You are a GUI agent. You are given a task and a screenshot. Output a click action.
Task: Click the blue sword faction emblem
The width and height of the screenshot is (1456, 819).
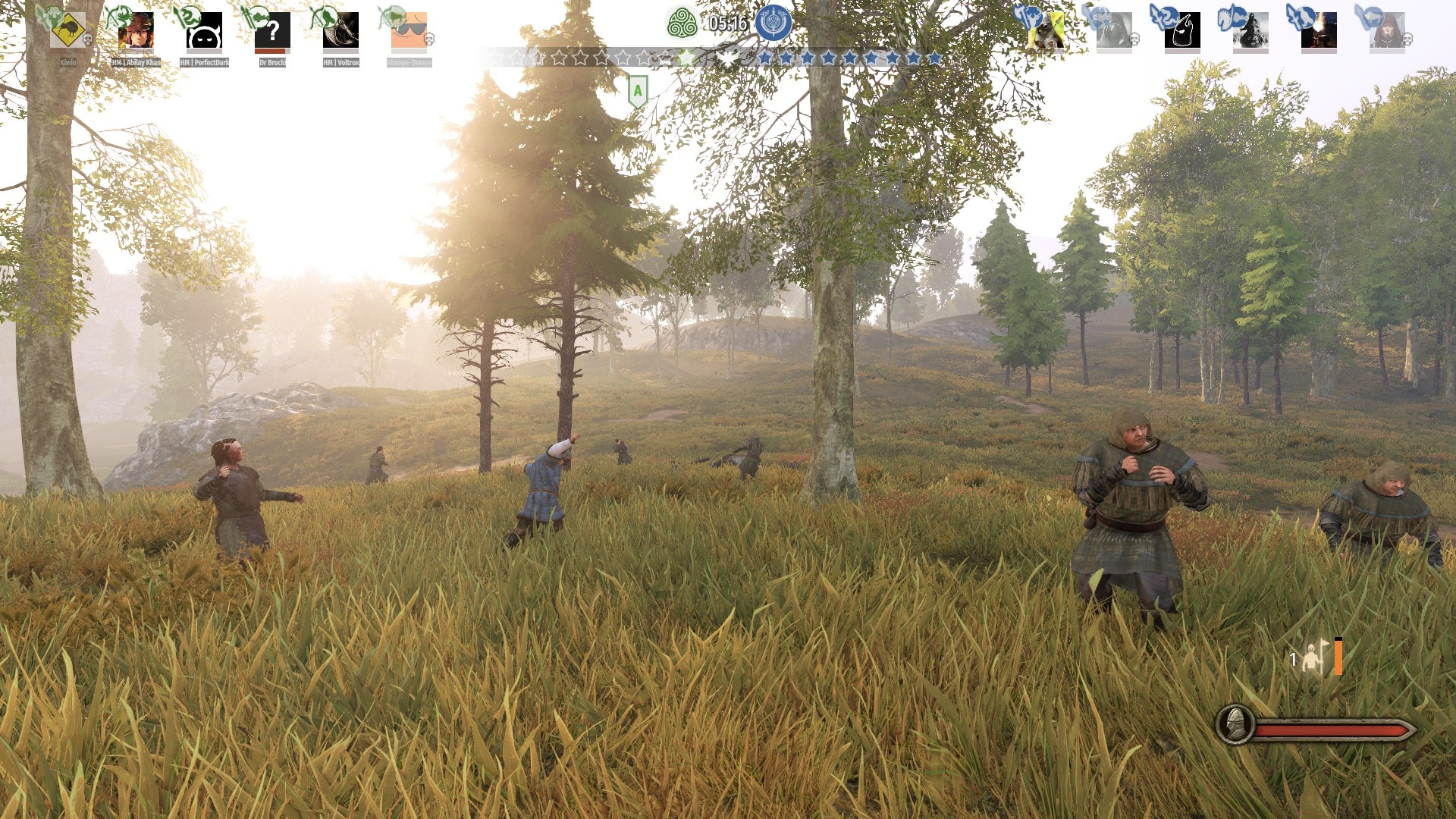tap(773, 23)
